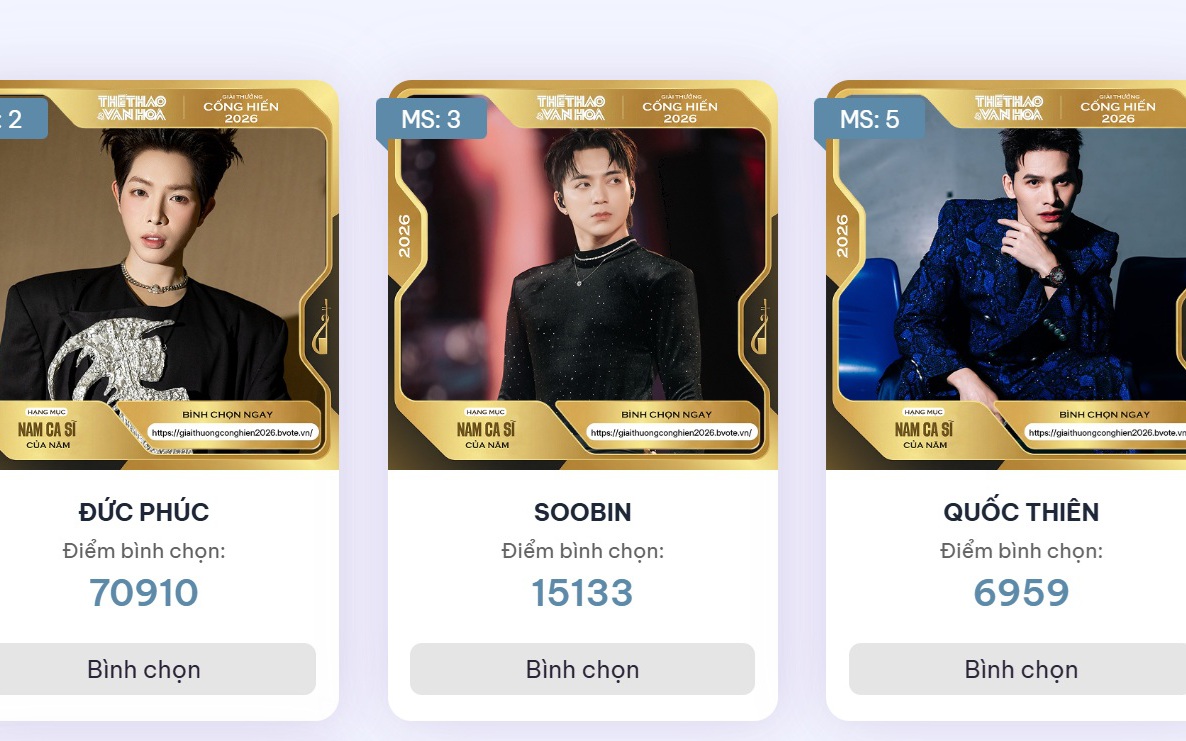Click Bình chọn under SOOBIN
Image resolution: width=1186 pixels, height=741 pixels.
point(582,669)
